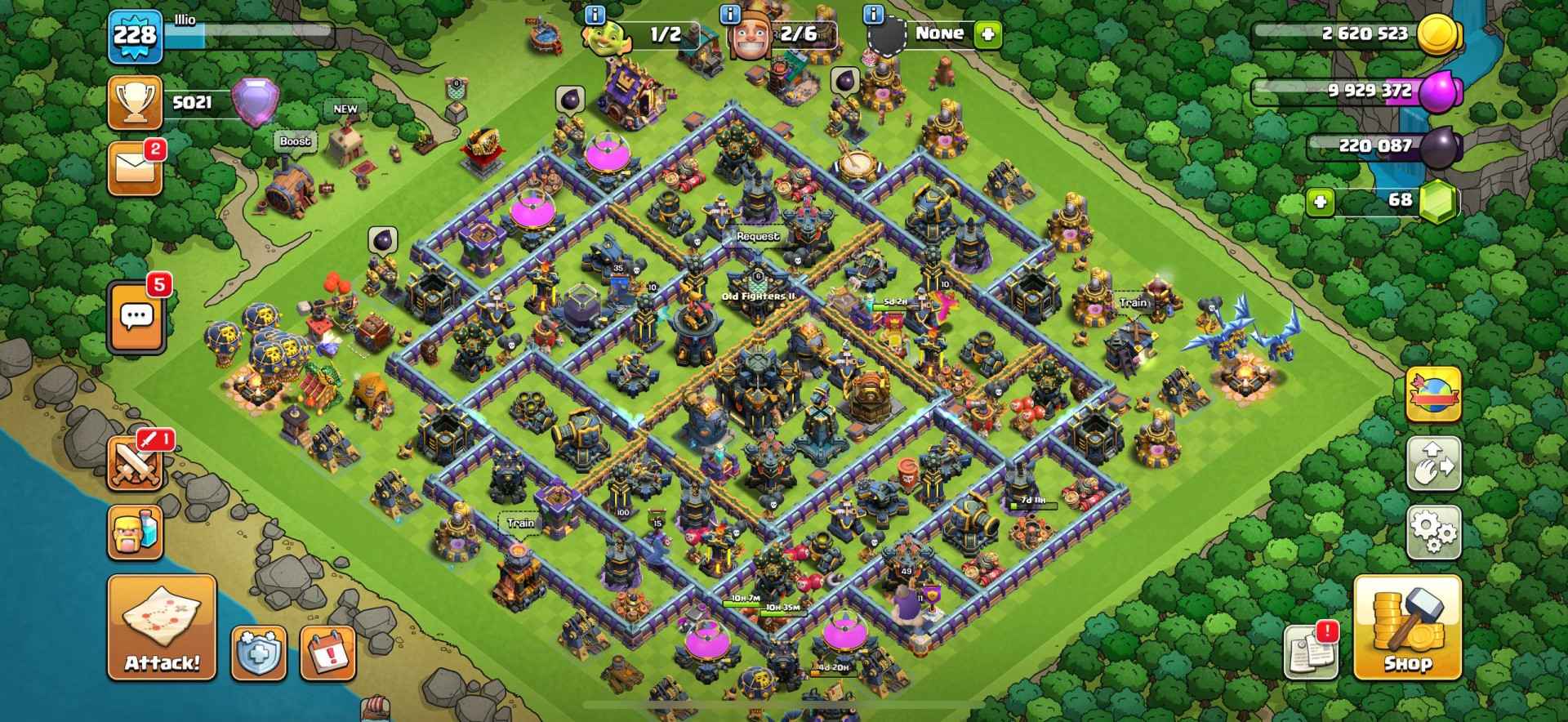Open the globe map button
Image resolution: width=1568 pixels, height=722 pixels.
click(1433, 395)
